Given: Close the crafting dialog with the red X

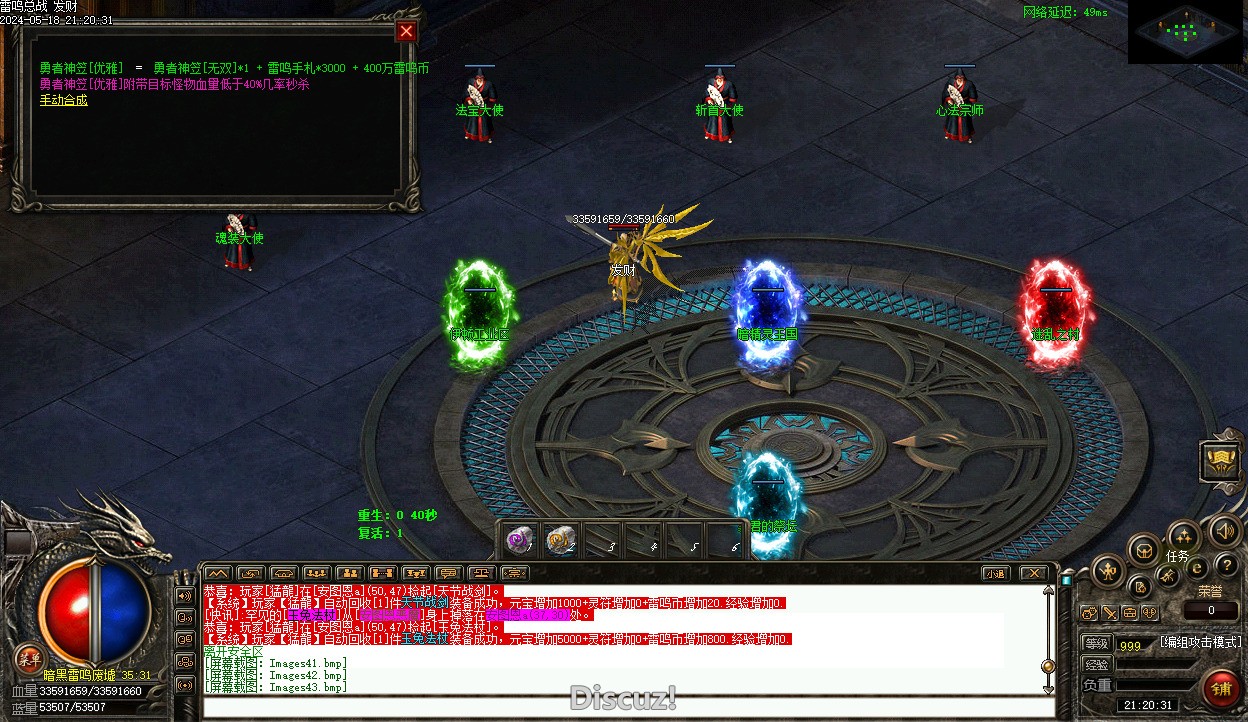Looking at the screenshot, I should 406,31.
